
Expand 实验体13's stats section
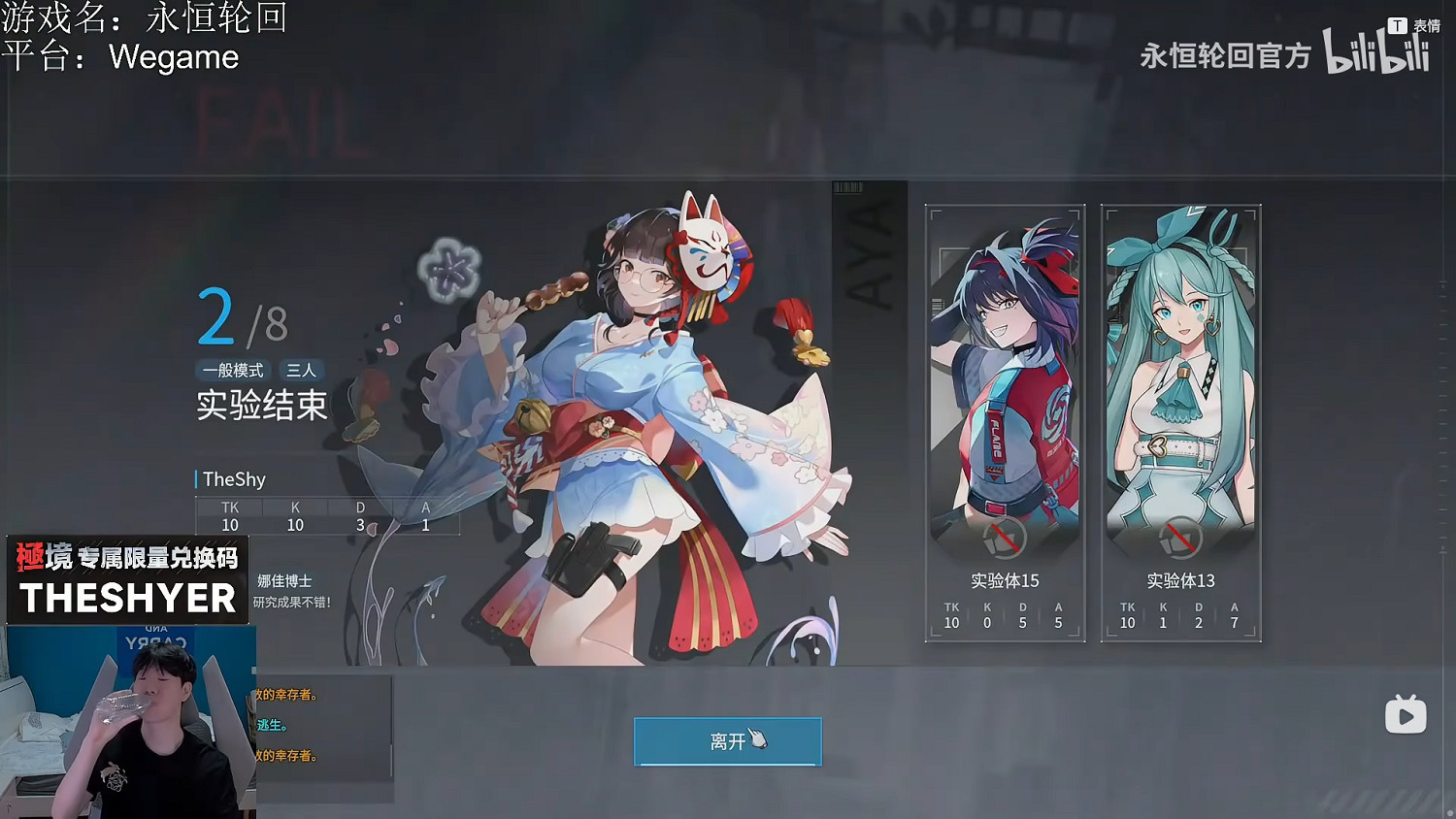tap(1180, 615)
